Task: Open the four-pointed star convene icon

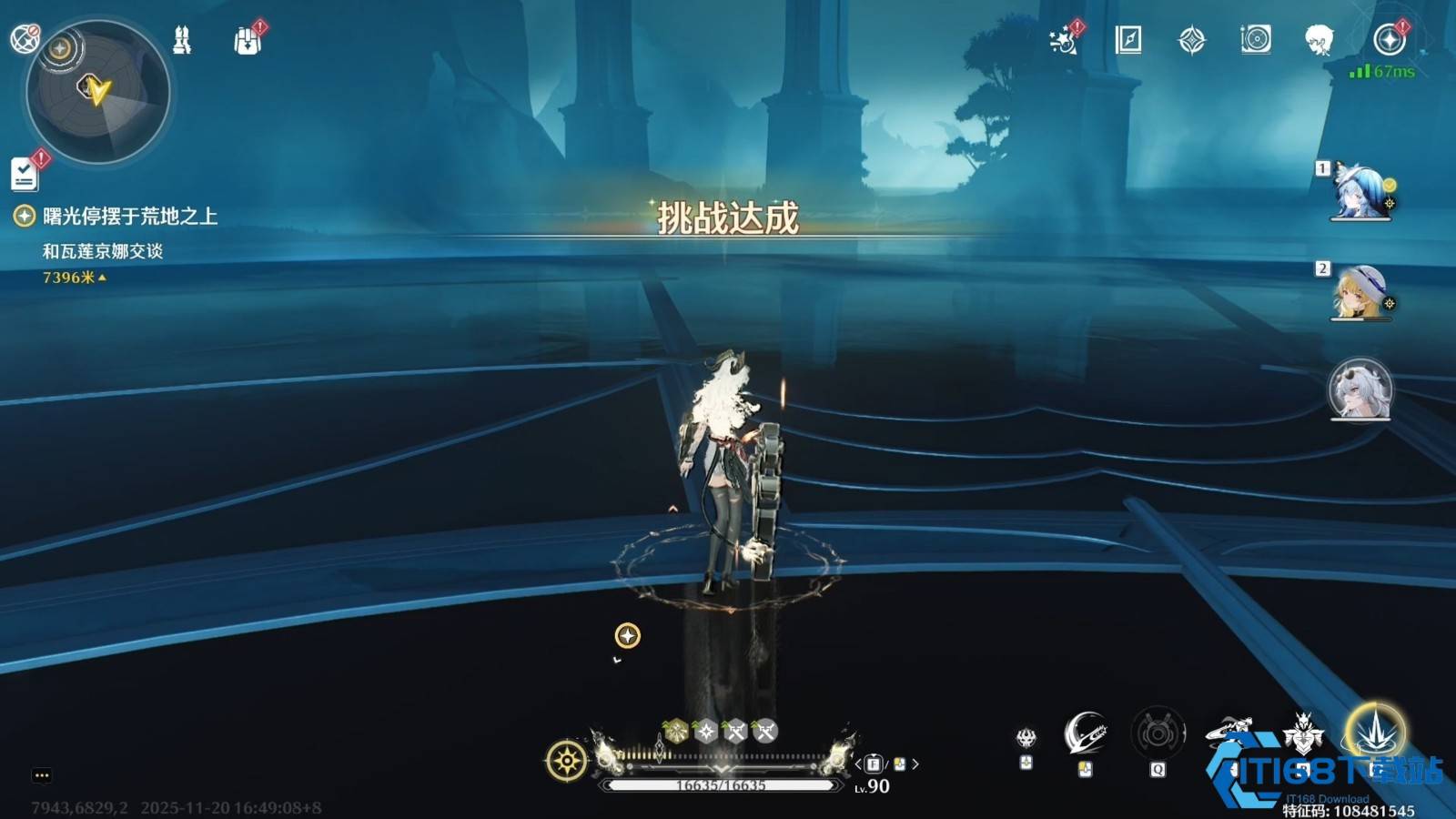Action: 1191,40
